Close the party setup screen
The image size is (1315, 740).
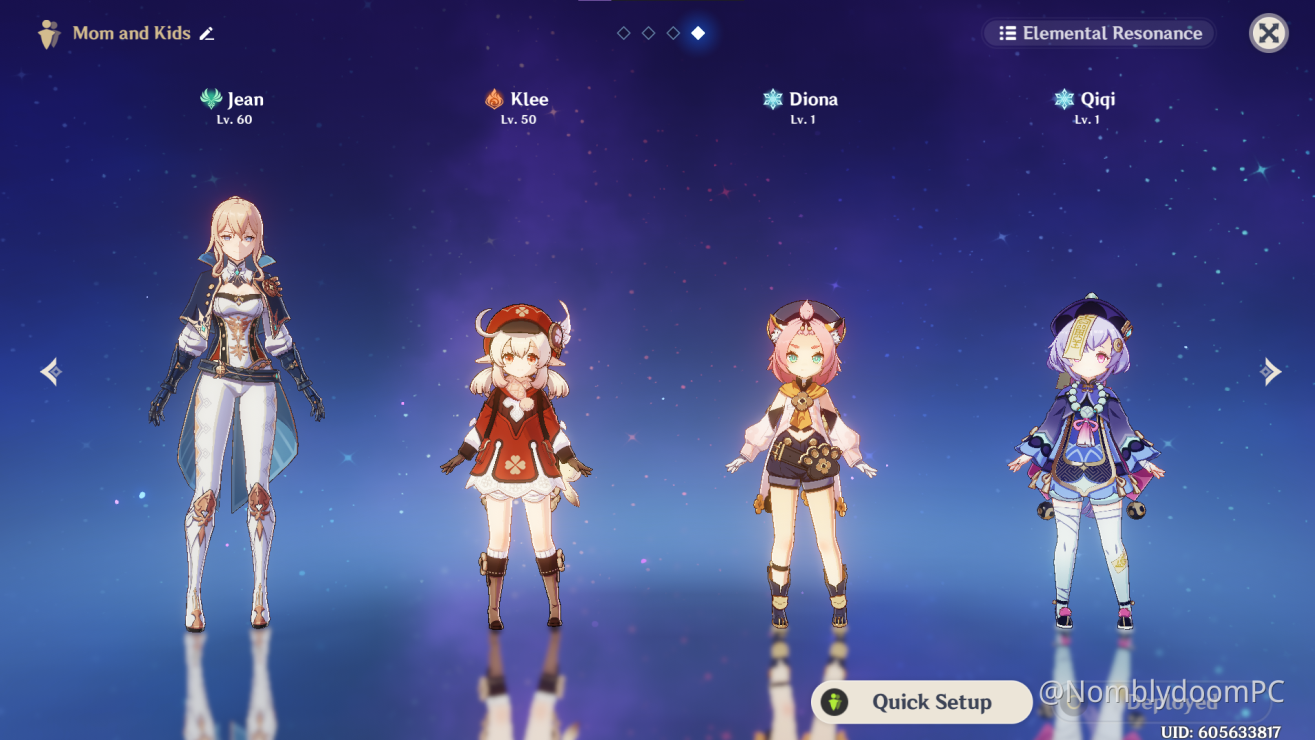pyautogui.click(x=1268, y=33)
